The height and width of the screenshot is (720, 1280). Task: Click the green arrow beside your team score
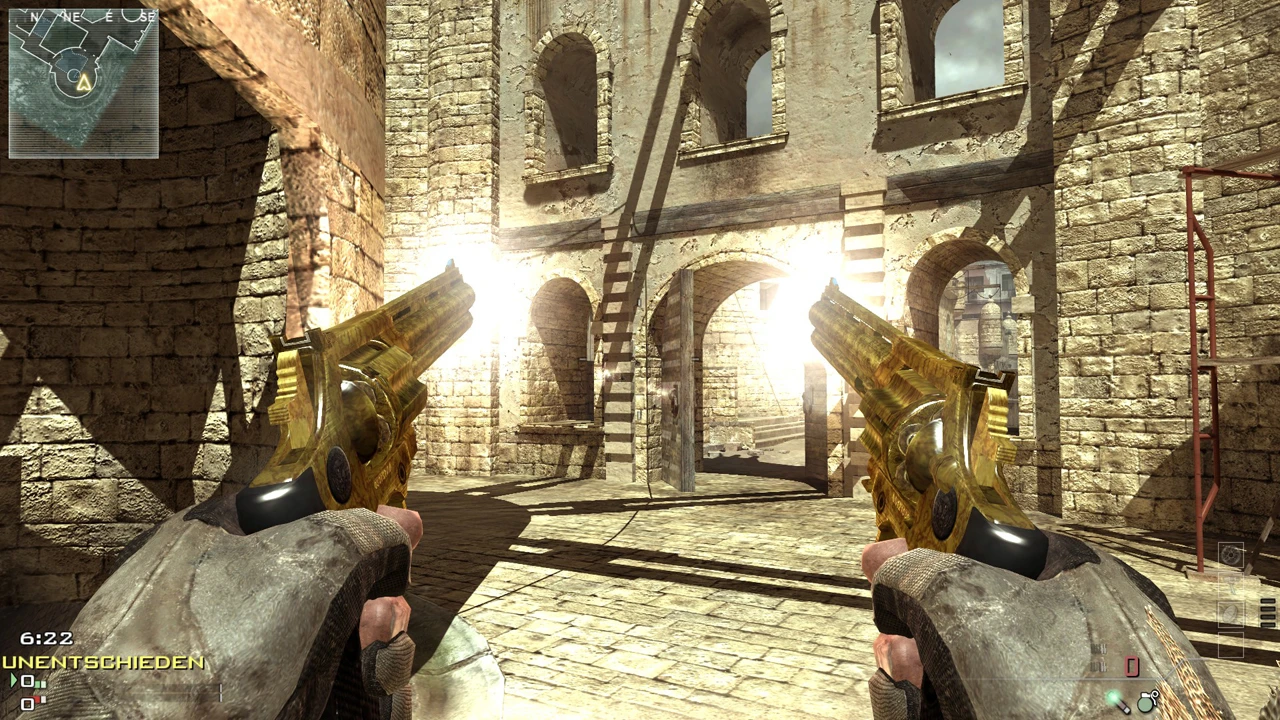coord(13,680)
